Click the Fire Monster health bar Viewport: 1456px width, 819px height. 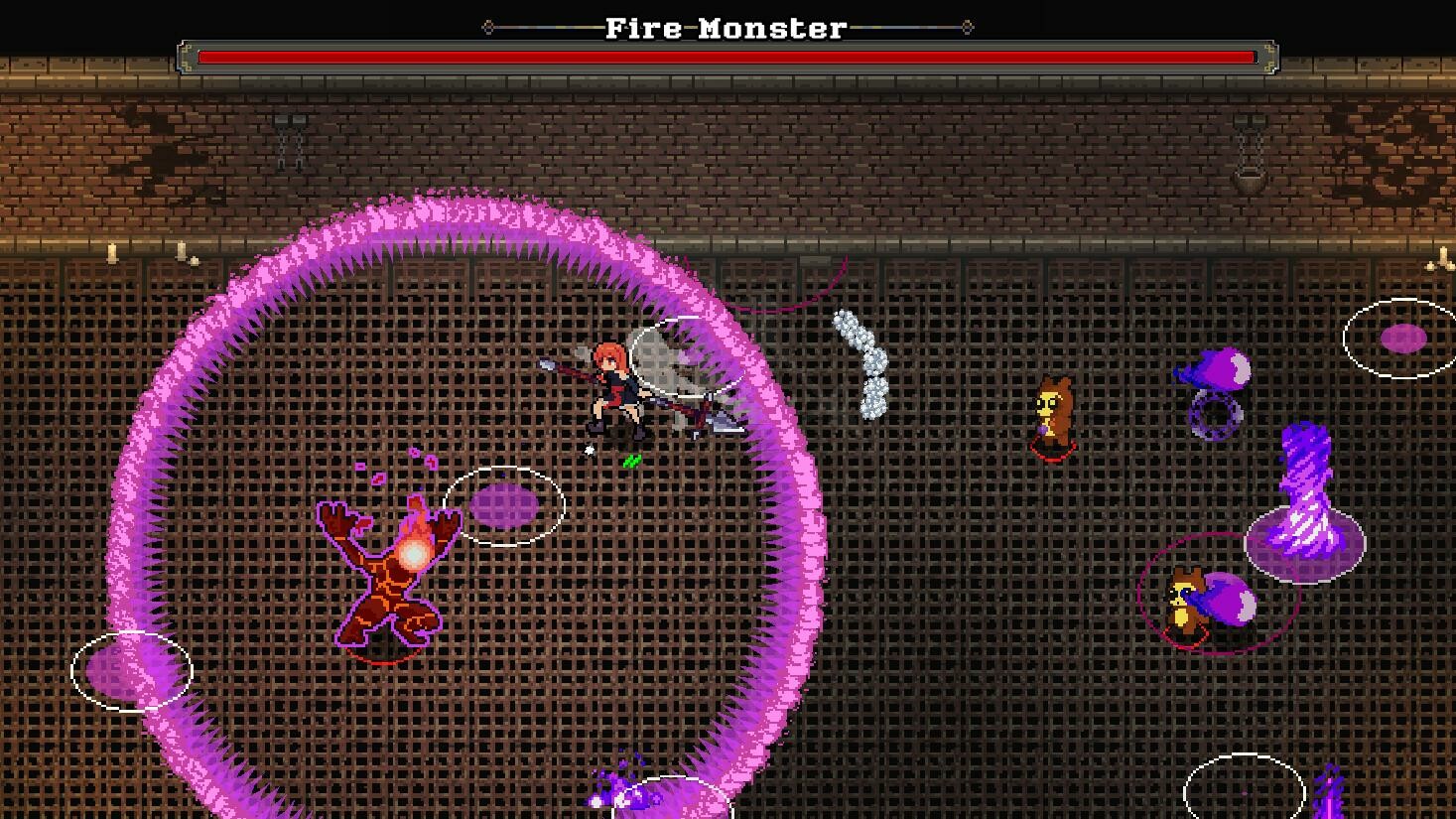pyautogui.click(x=728, y=57)
